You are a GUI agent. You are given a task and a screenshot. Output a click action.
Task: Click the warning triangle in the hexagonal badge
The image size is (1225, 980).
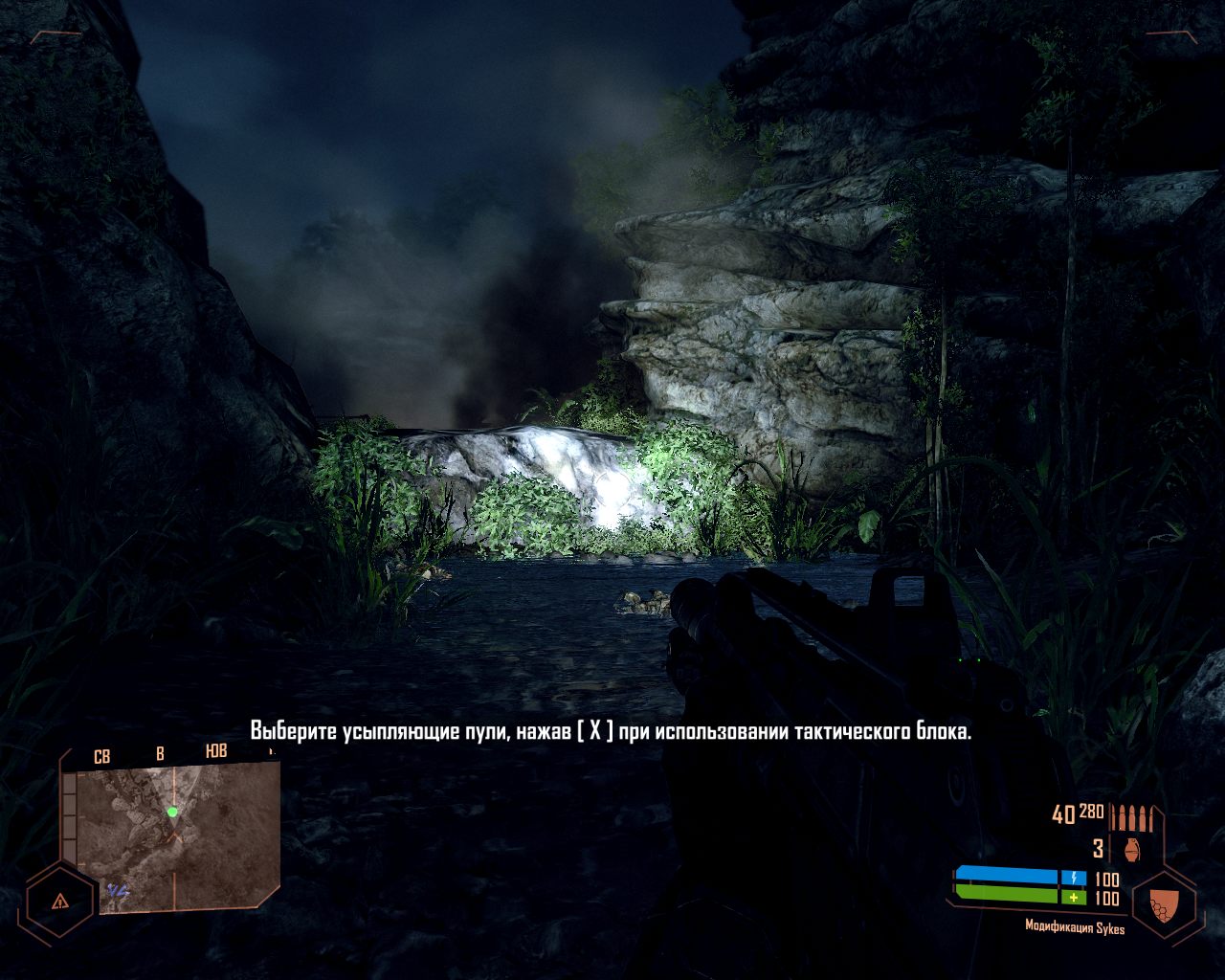[x=60, y=901]
